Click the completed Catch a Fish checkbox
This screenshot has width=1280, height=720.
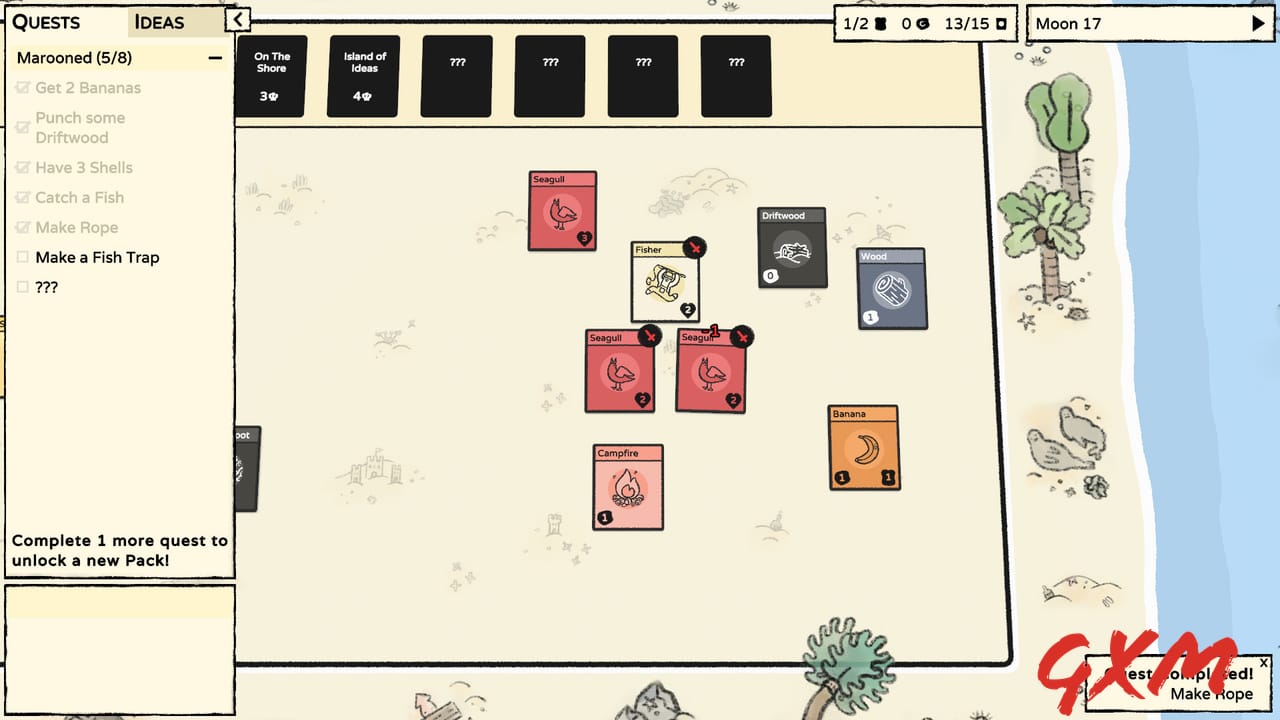tap(24, 197)
